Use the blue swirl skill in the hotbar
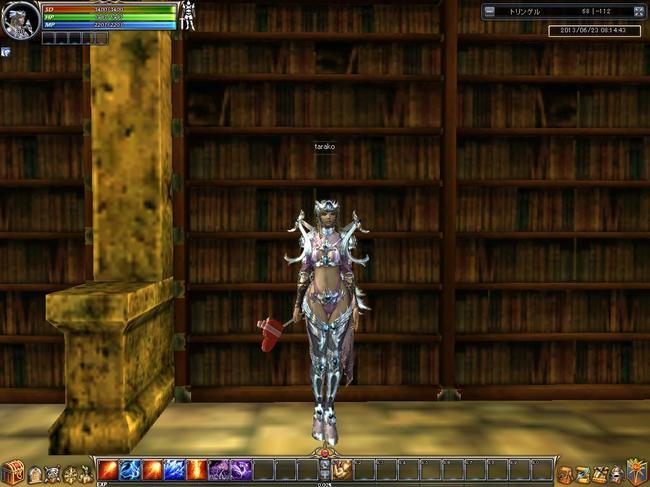Viewport: 650px width, 487px height. tap(130, 469)
